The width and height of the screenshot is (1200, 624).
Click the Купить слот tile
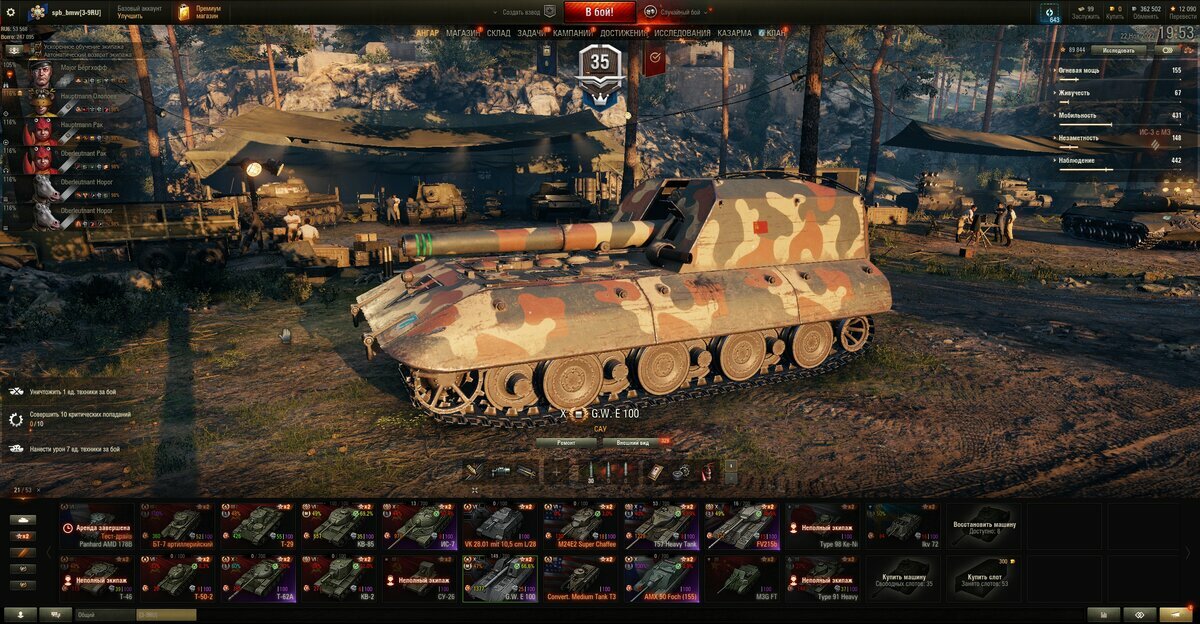pos(985,579)
